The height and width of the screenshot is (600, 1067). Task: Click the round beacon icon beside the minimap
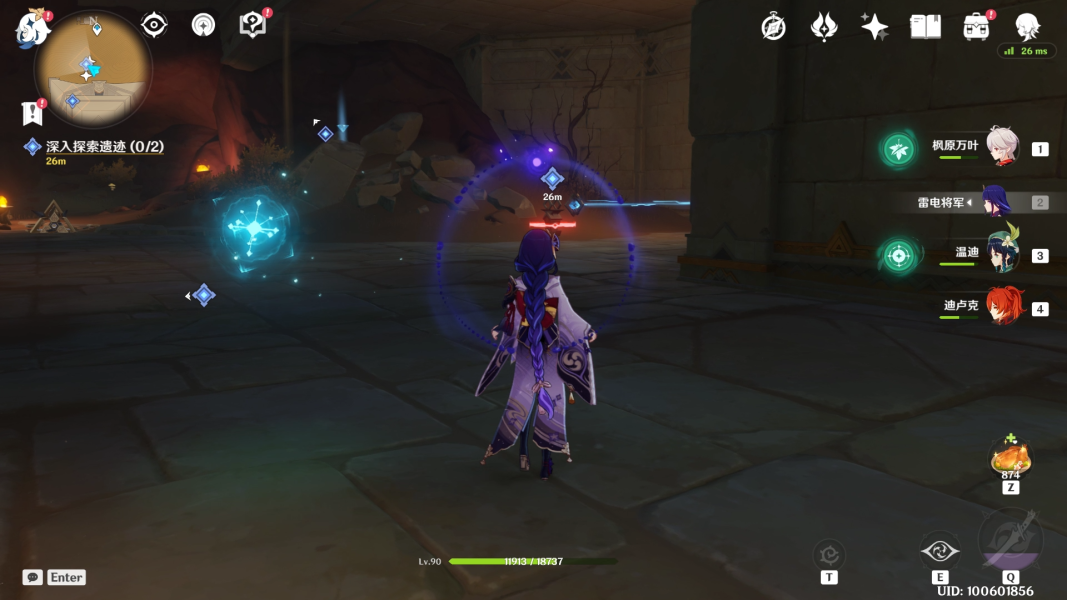coord(203,25)
